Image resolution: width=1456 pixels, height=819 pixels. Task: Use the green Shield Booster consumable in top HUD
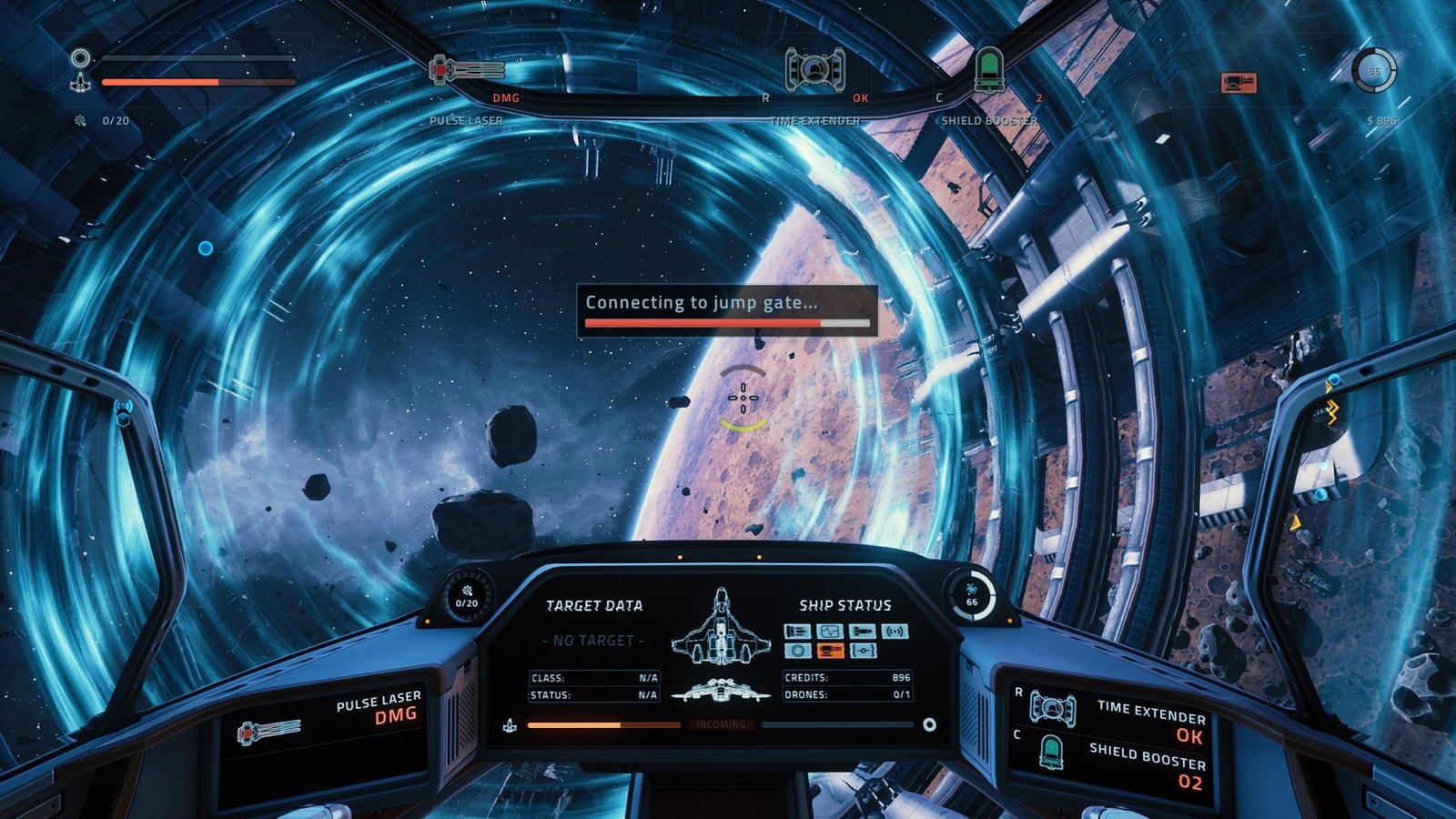point(988,69)
